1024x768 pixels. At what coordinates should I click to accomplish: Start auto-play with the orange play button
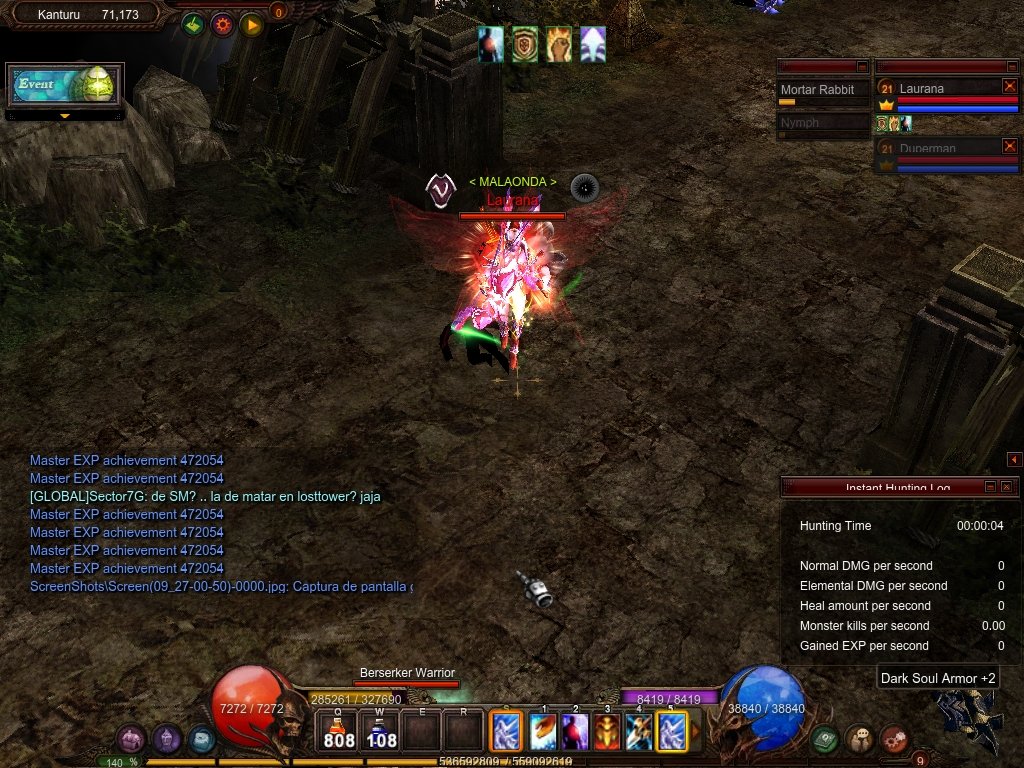[x=251, y=24]
